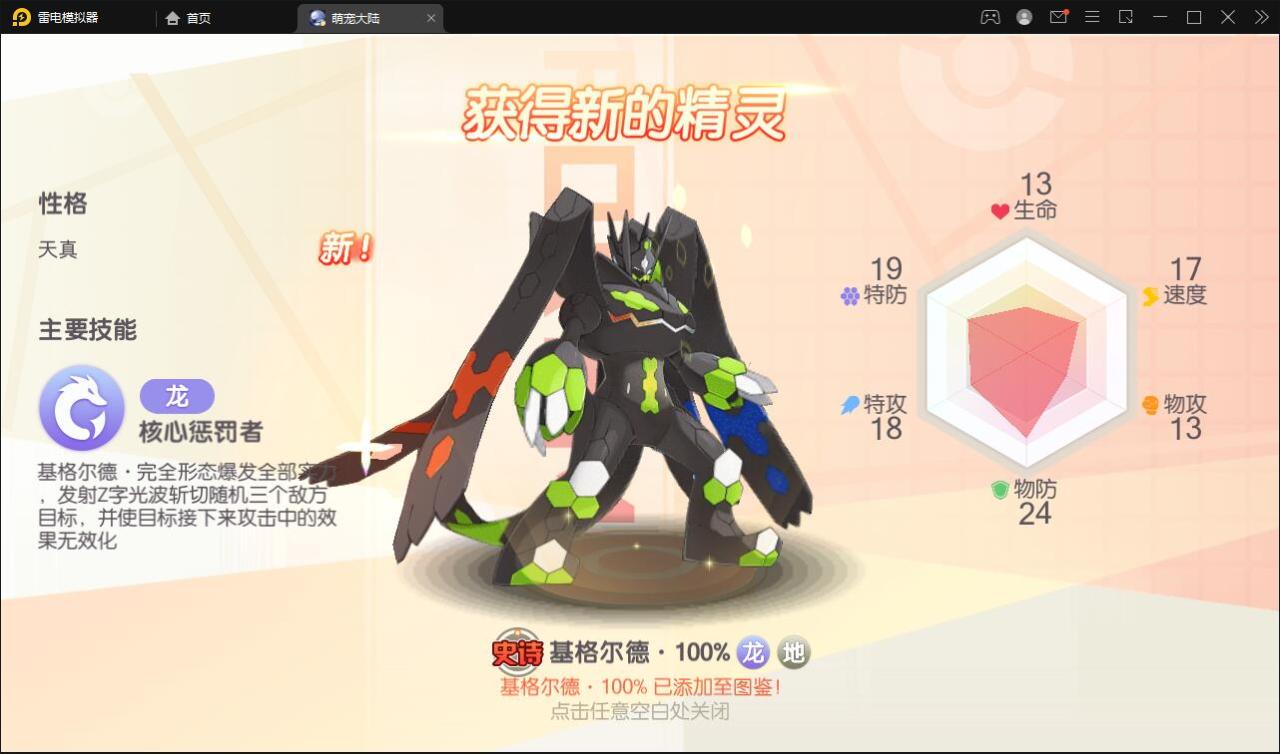This screenshot has height=754, width=1280.
Task: Click the user avatar icon in the title bar
Action: (1023, 16)
